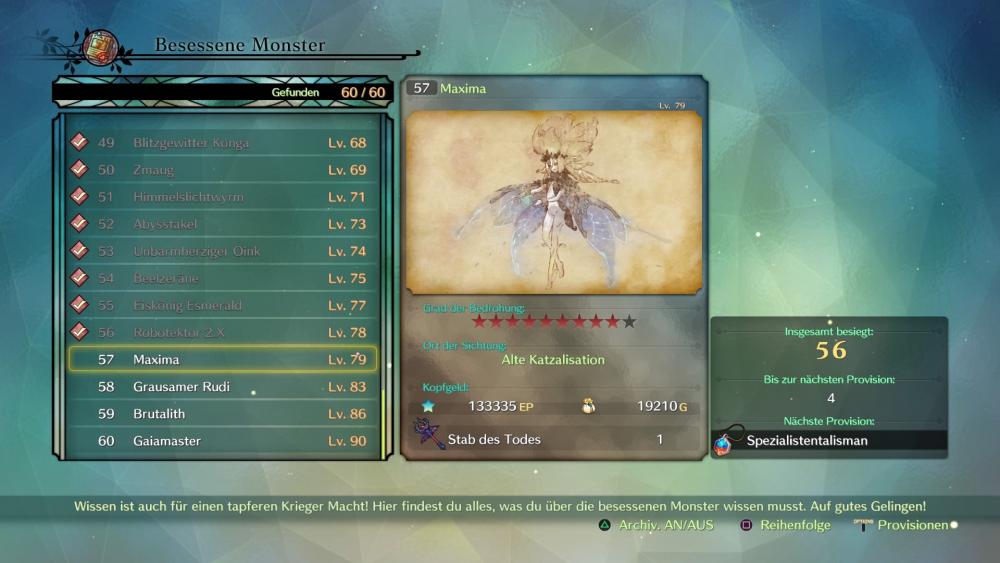This screenshot has height=563, width=1000.
Task: Open the Abysstakel monster entry
Action: tap(222, 224)
